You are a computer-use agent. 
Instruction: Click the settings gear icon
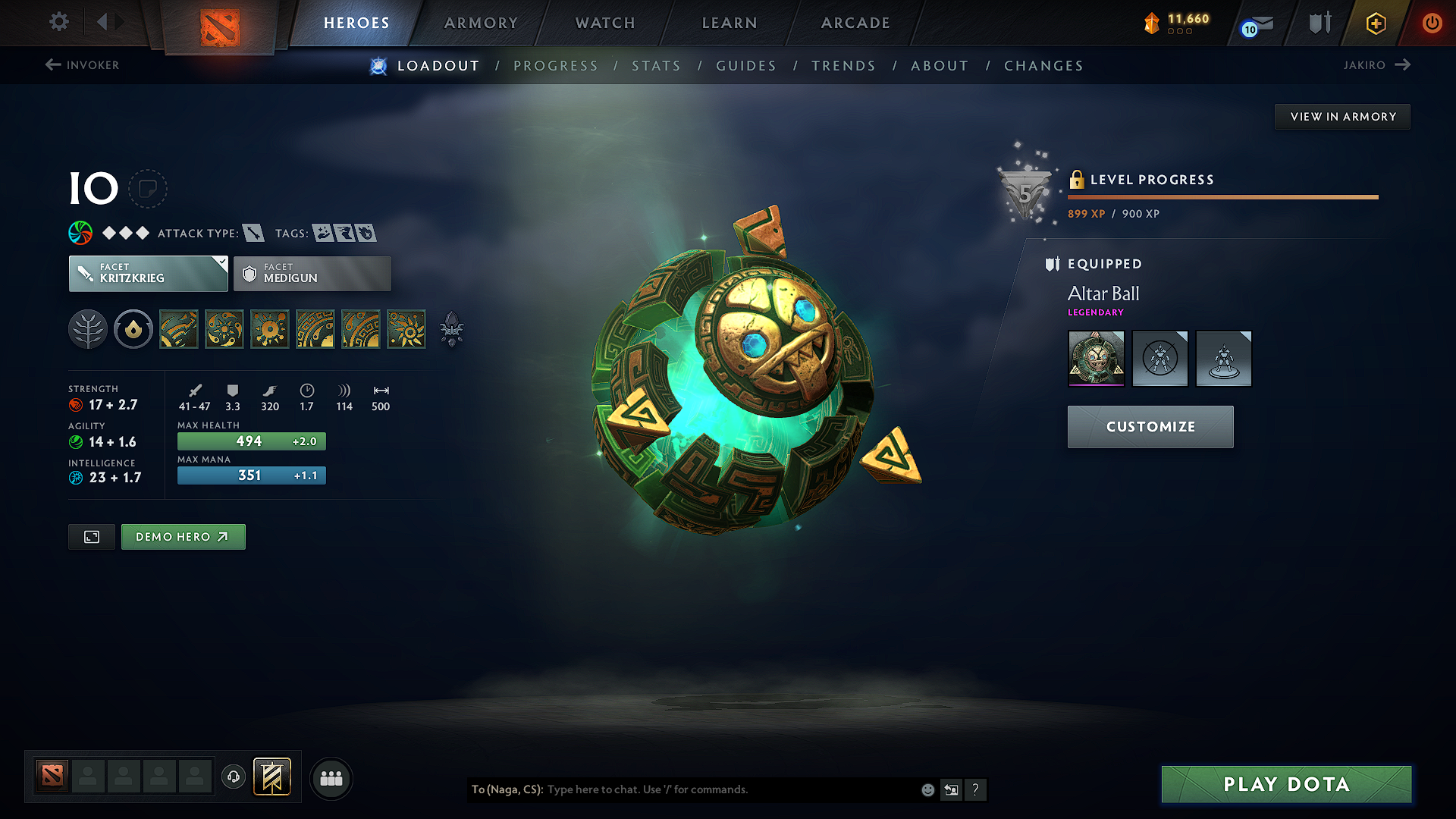point(58,23)
